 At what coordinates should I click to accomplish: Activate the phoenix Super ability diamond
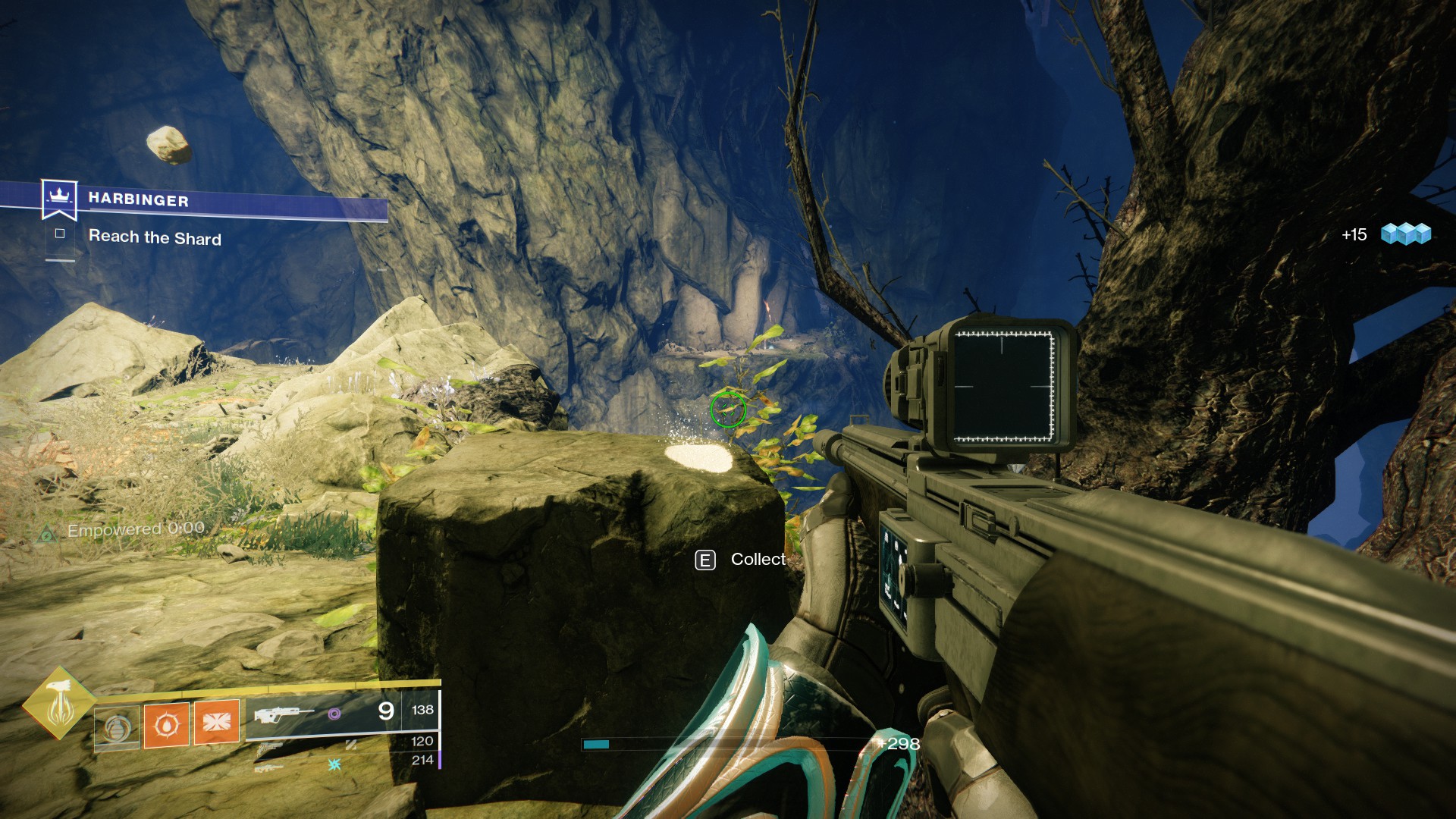coord(60,703)
